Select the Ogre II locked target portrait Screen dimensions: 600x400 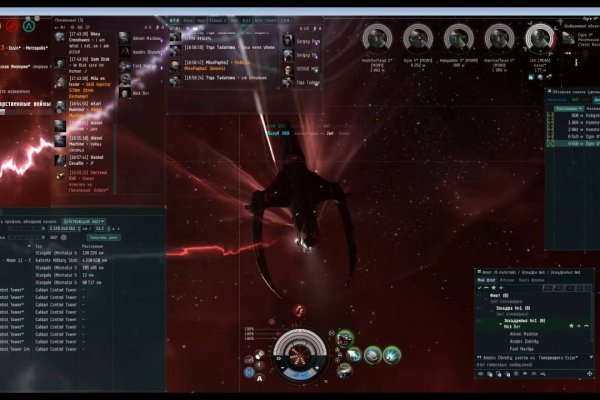tap(418, 39)
